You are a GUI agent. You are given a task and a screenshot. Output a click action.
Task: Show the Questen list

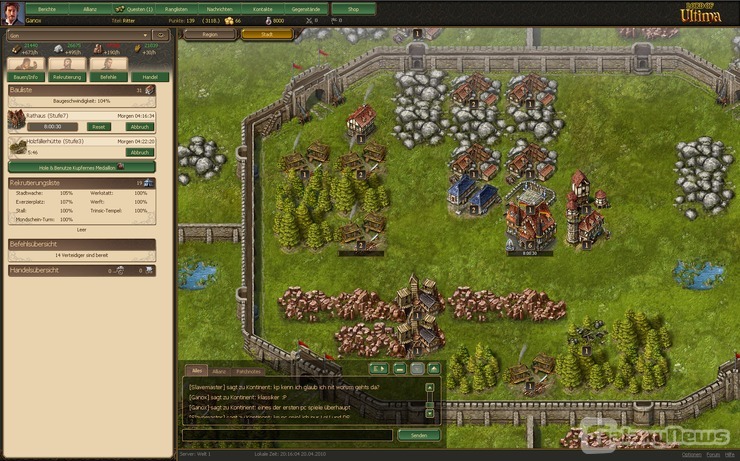pyautogui.click(x=135, y=8)
